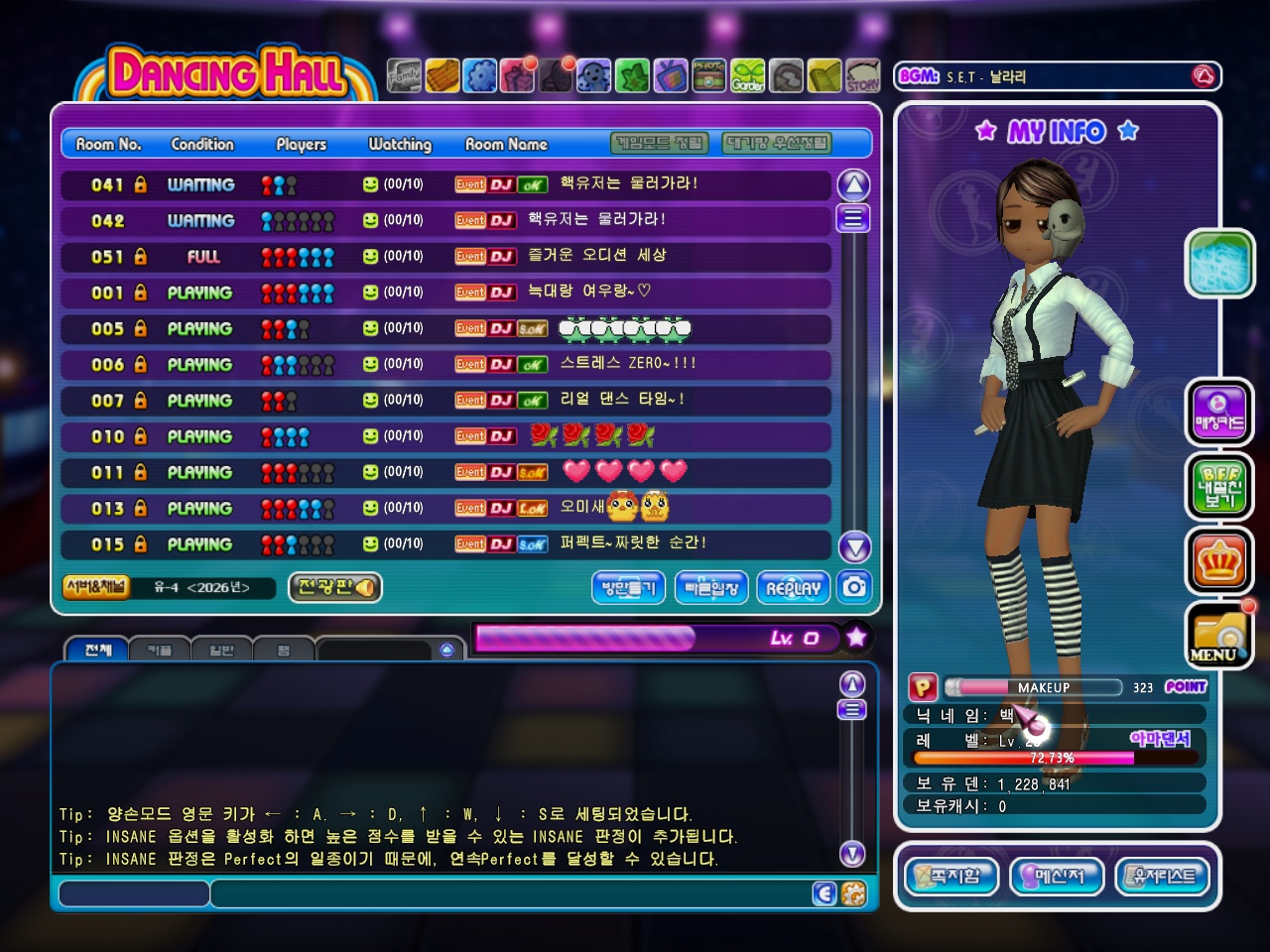Switch to the 커플 chat tab
Viewport: 1270px width, 952px height.
pos(159,651)
